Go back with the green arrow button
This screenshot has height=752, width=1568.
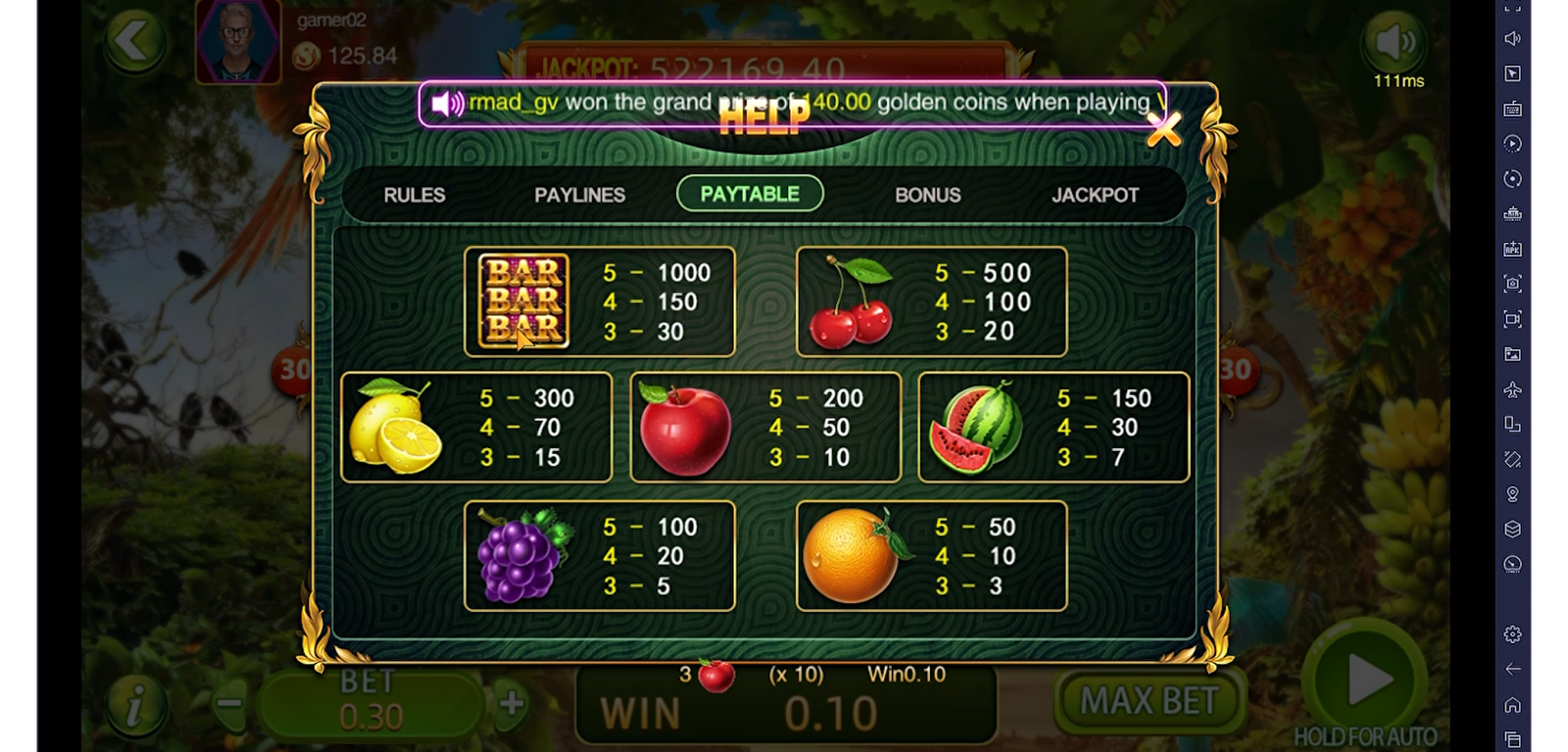tap(134, 42)
